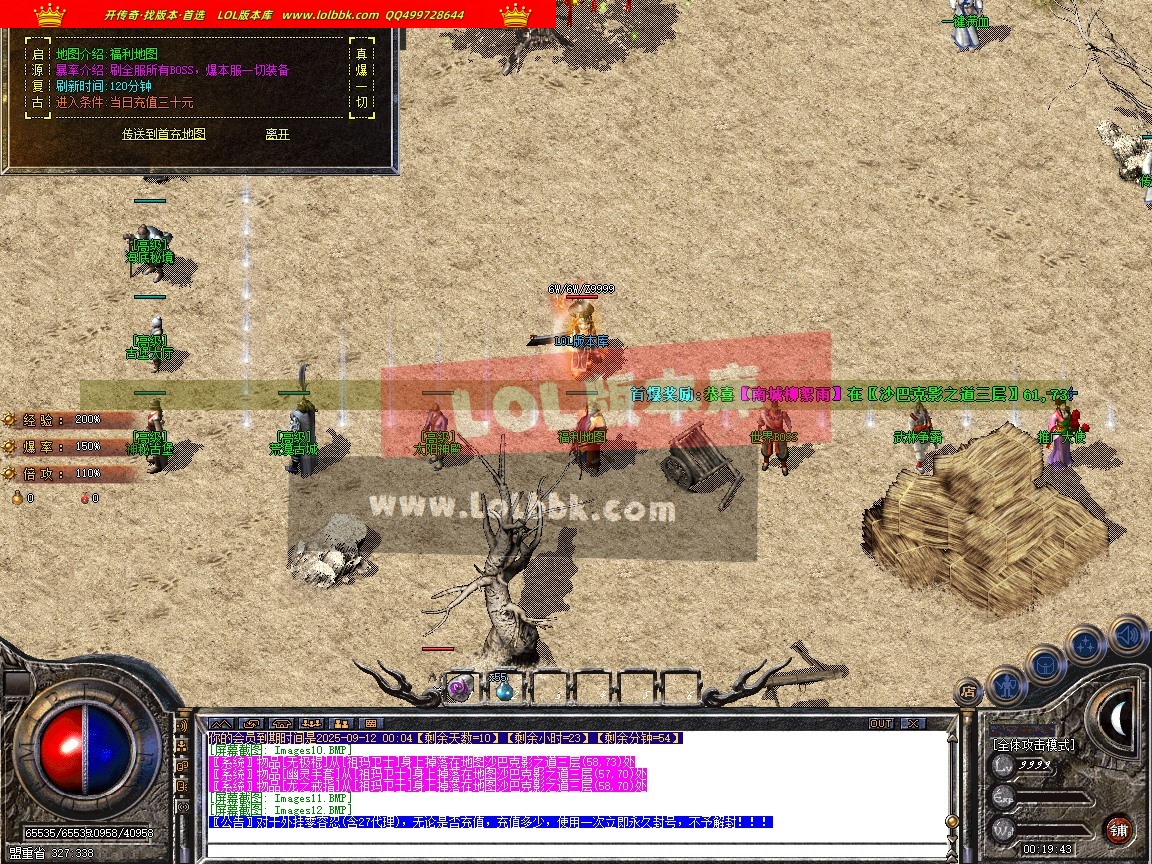Click the red 铺 stall button
This screenshot has width=1152, height=864.
[1118, 829]
